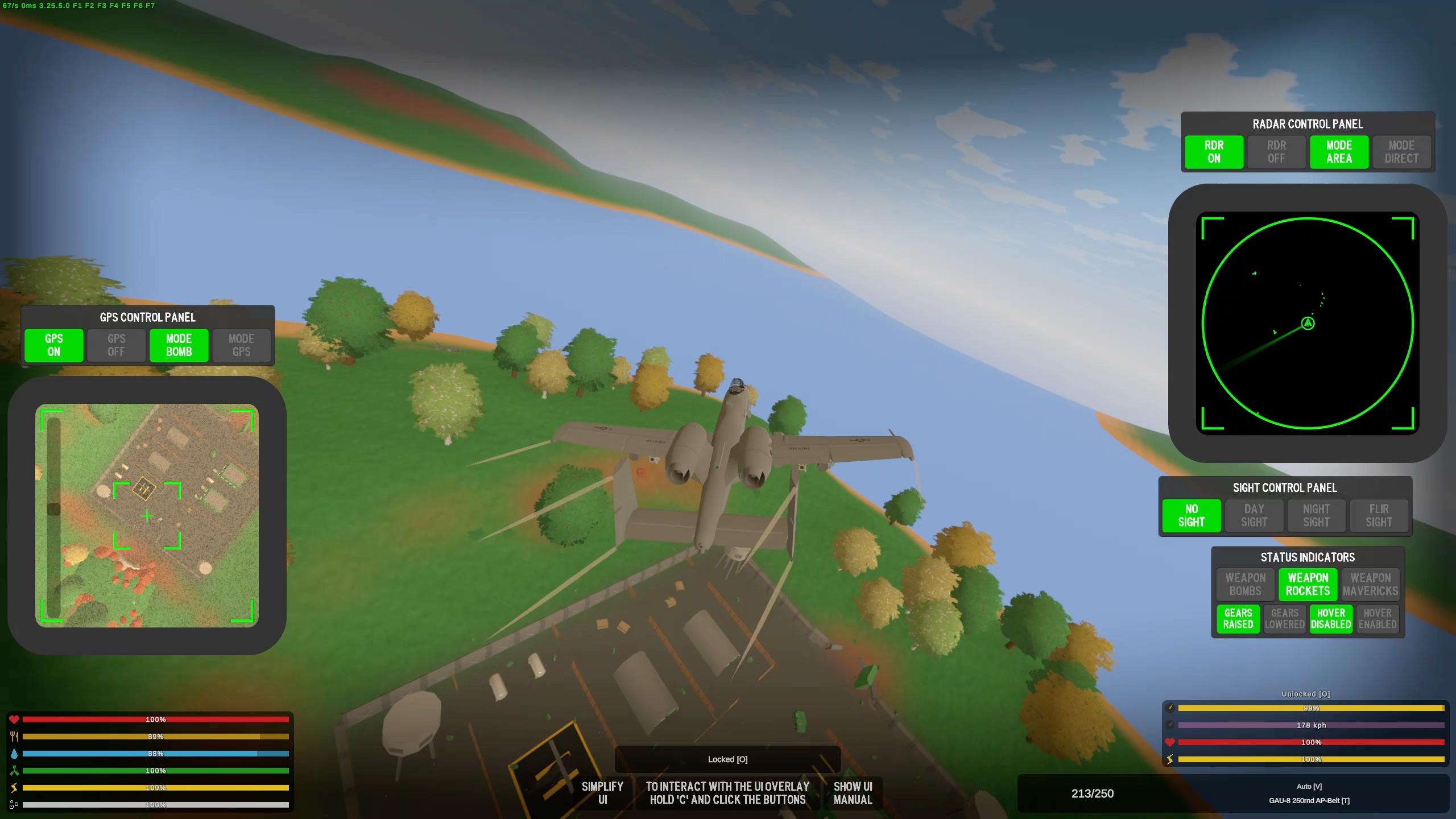Choose WEAPON ROCKETS indicator
Viewport: 1456px width, 819px height.
(x=1308, y=585)
